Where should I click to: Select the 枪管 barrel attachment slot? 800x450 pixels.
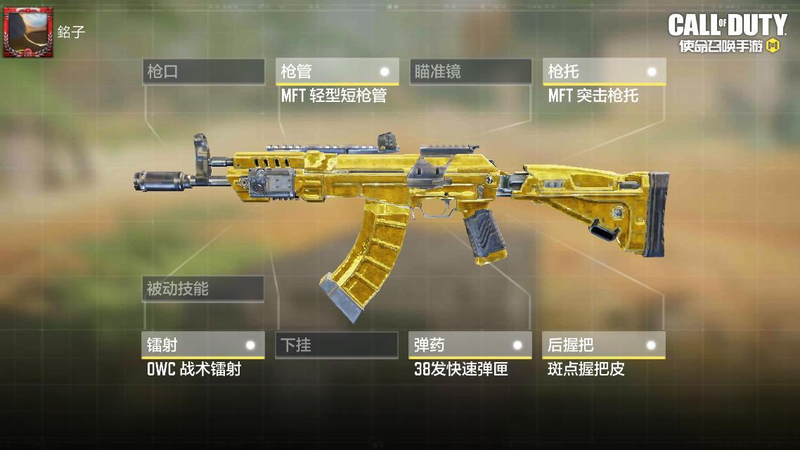[x=337, y=72]
